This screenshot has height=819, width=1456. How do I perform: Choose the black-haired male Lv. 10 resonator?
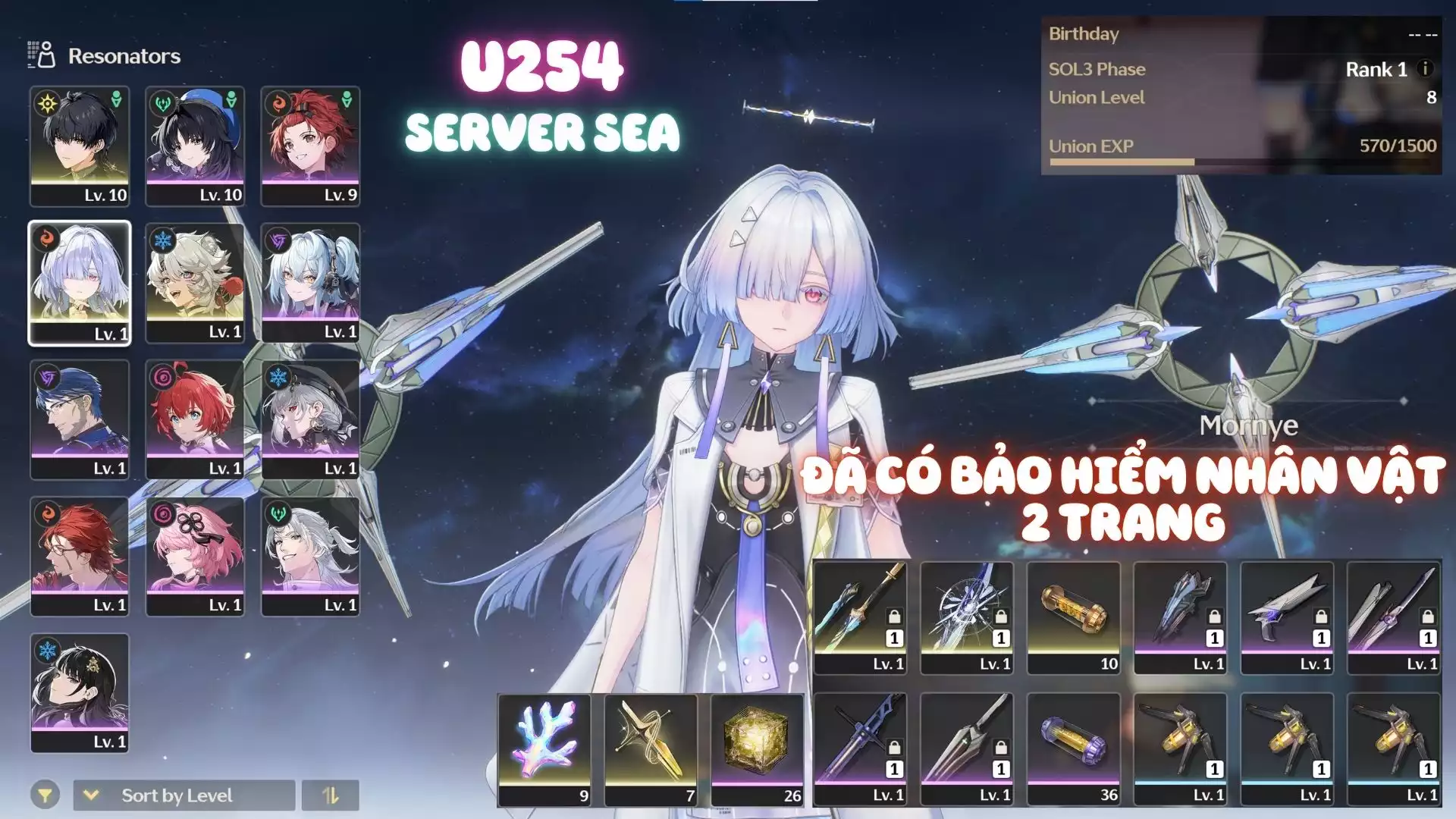[80, 146]
